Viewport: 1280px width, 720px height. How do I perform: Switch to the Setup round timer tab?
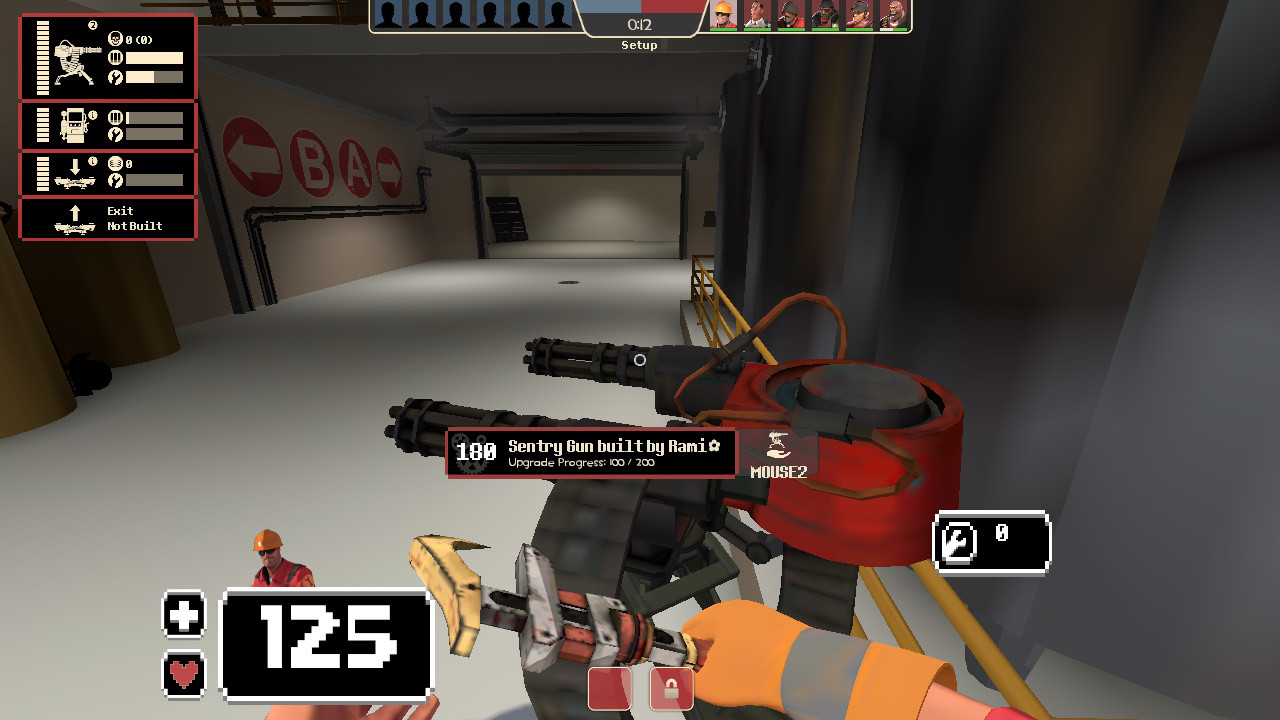639,27
